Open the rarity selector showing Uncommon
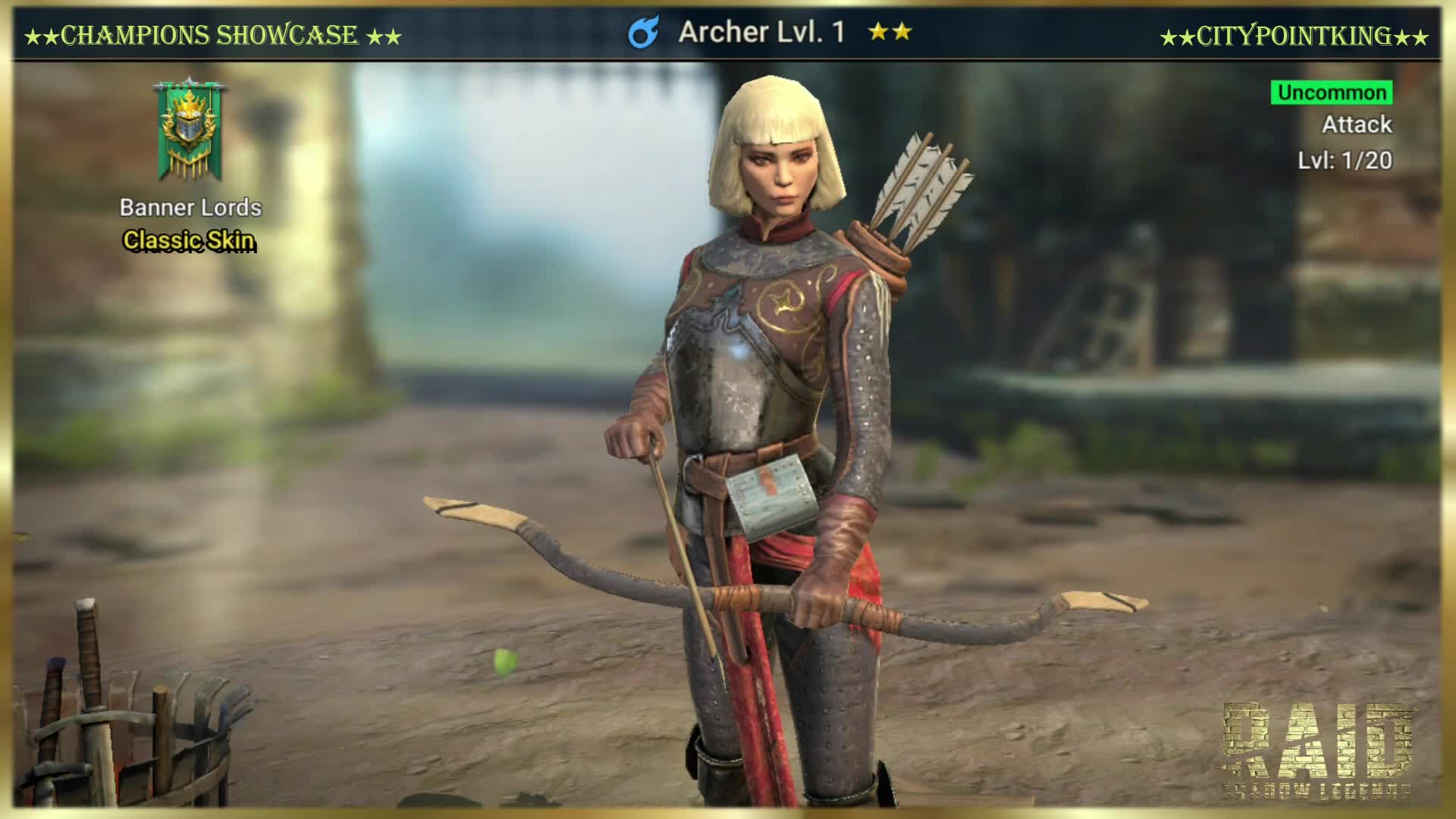Viewport: 1456px width, 819px height. pyautogui.click(x=1331, y=94)
